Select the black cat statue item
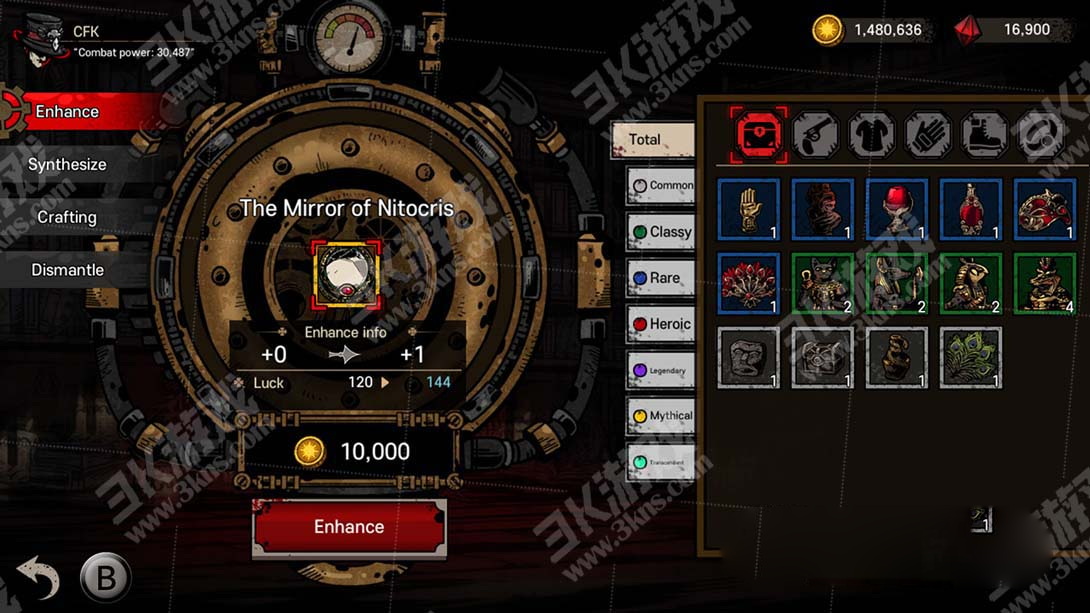The height and width of the screenshot is (613, 1090). [x=822, y=283]
